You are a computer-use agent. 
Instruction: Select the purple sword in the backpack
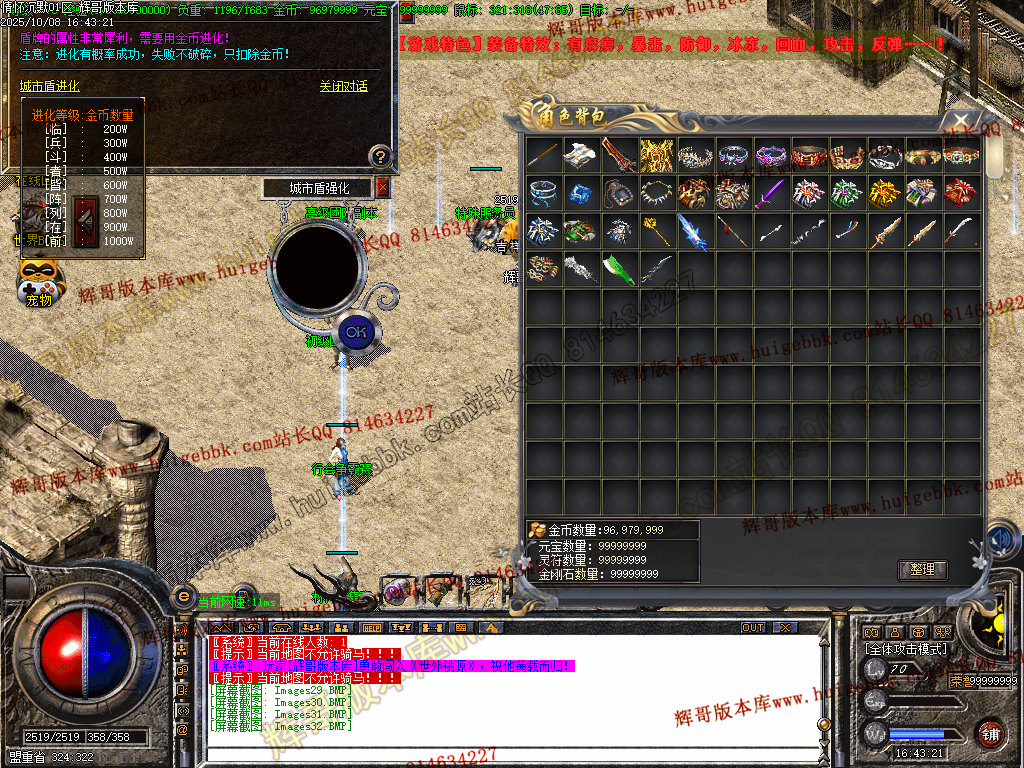click(x=771, y=192)
